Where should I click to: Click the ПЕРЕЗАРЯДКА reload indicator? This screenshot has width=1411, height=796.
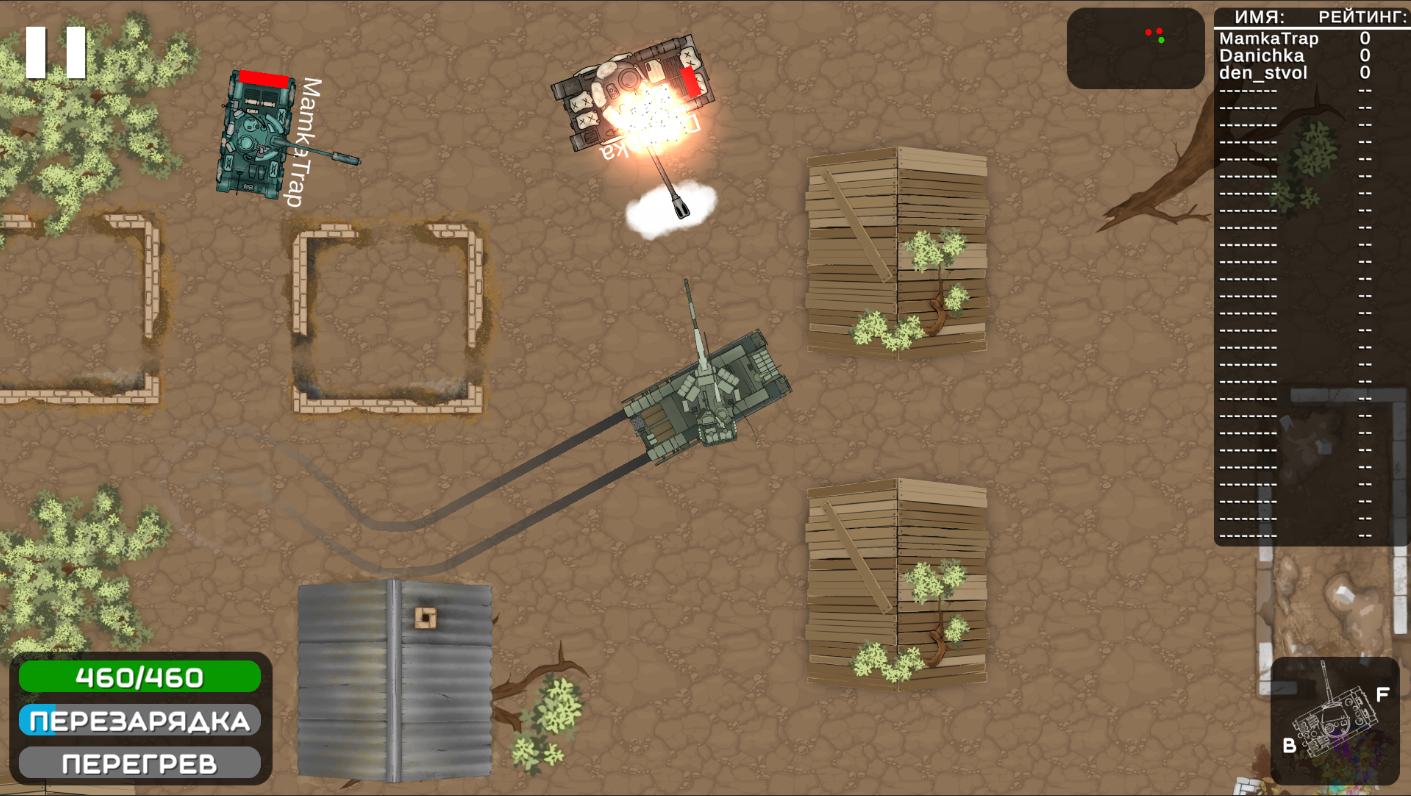[x=138, y=719]
